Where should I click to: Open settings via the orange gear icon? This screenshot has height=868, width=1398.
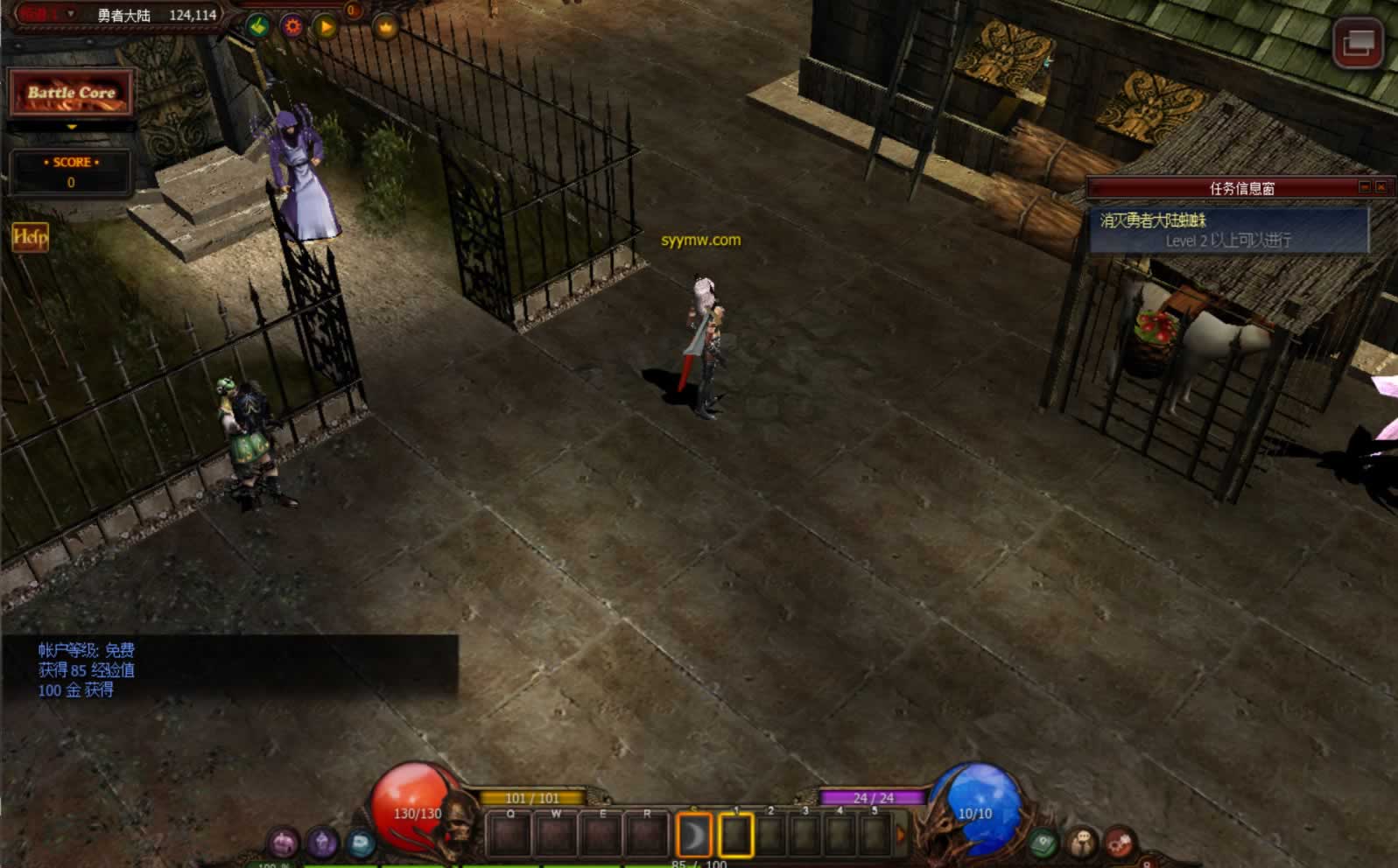(292, 26)
